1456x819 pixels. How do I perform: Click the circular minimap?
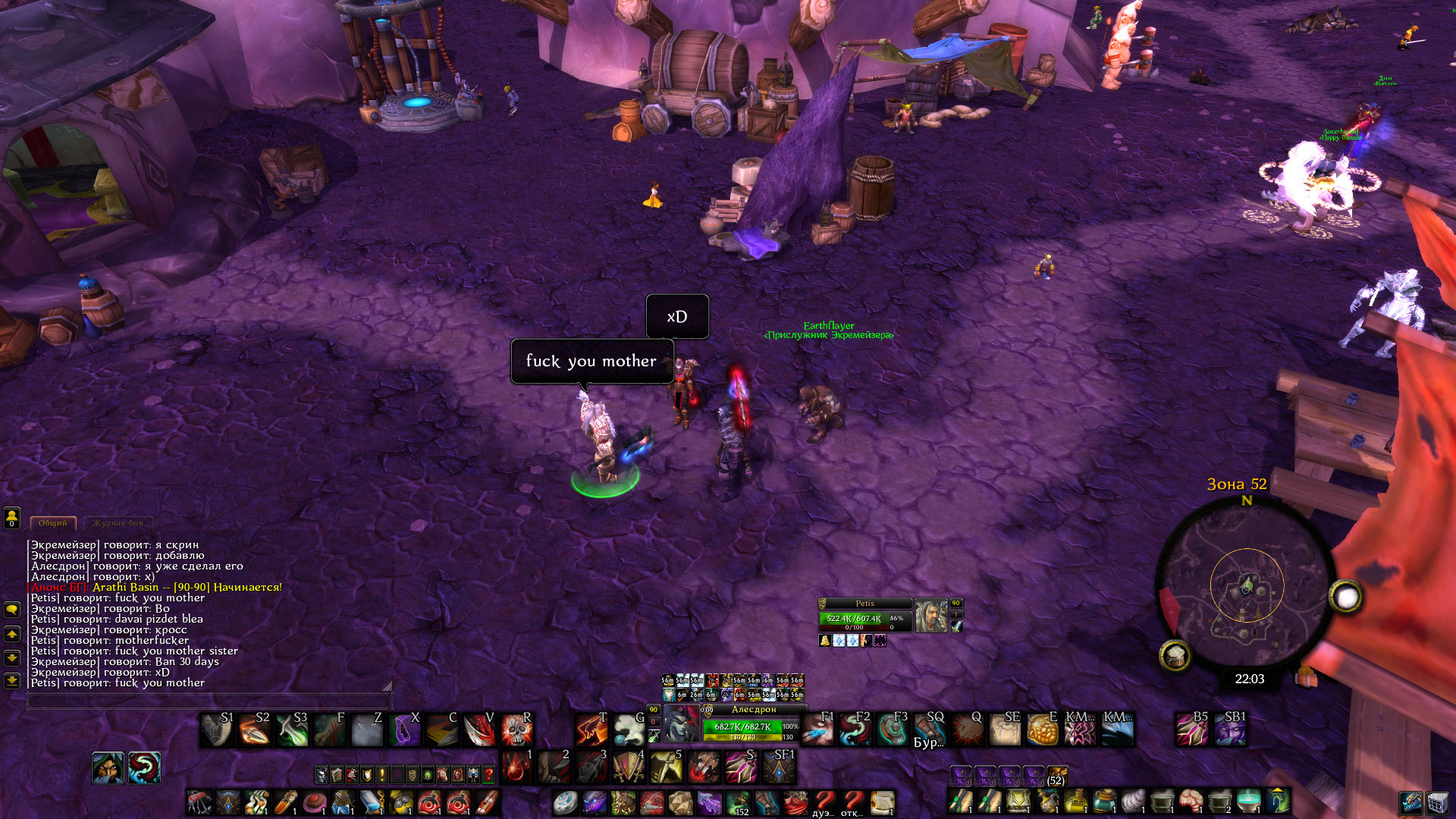(x=1246, y=588)
